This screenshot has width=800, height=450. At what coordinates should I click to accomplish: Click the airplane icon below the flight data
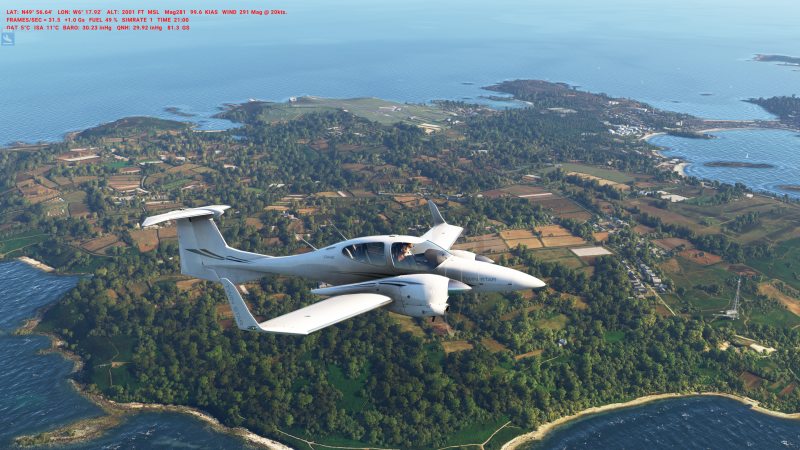(8, 39)
